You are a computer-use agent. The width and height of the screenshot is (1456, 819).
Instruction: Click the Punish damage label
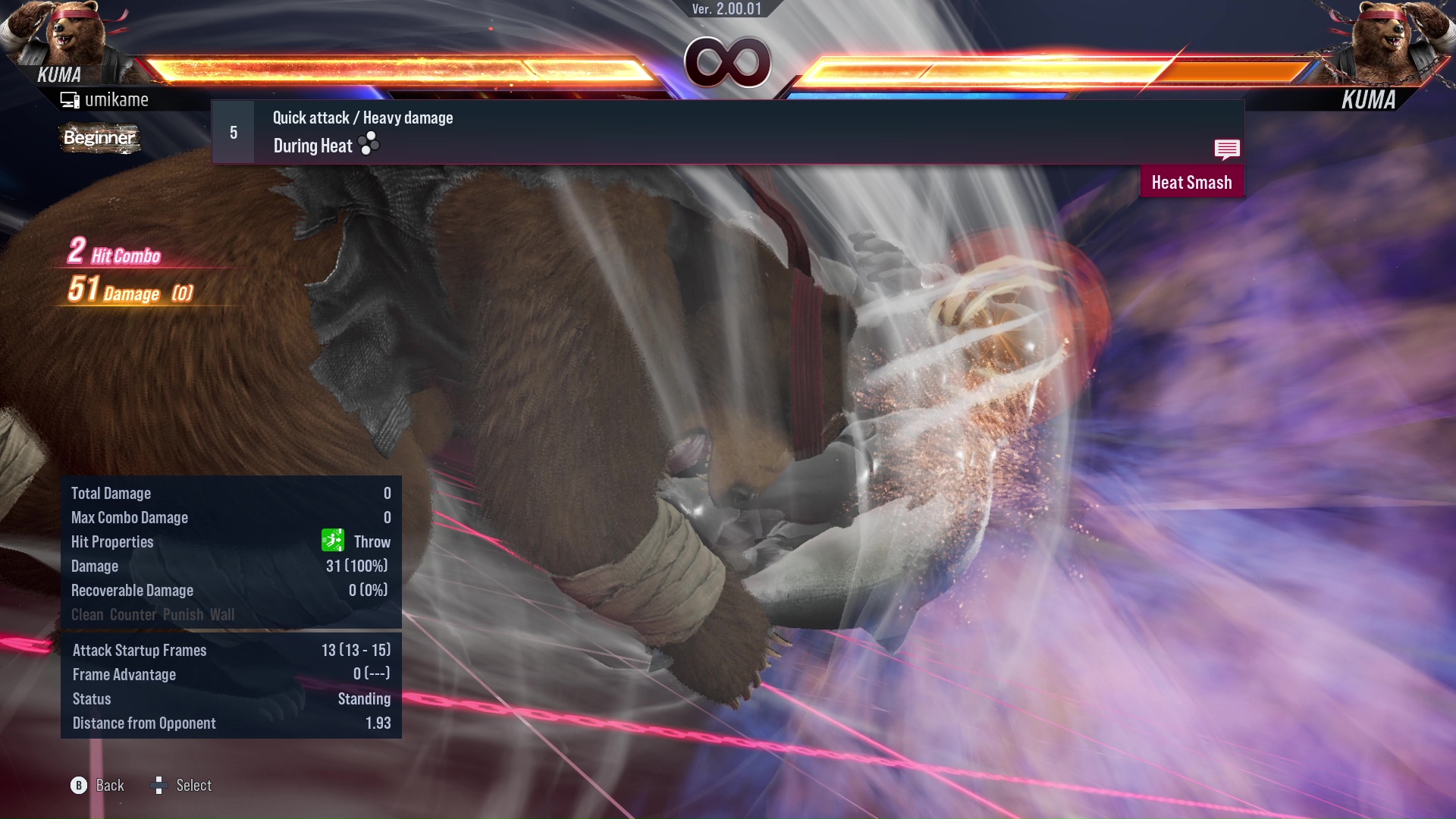pos(184,614)
